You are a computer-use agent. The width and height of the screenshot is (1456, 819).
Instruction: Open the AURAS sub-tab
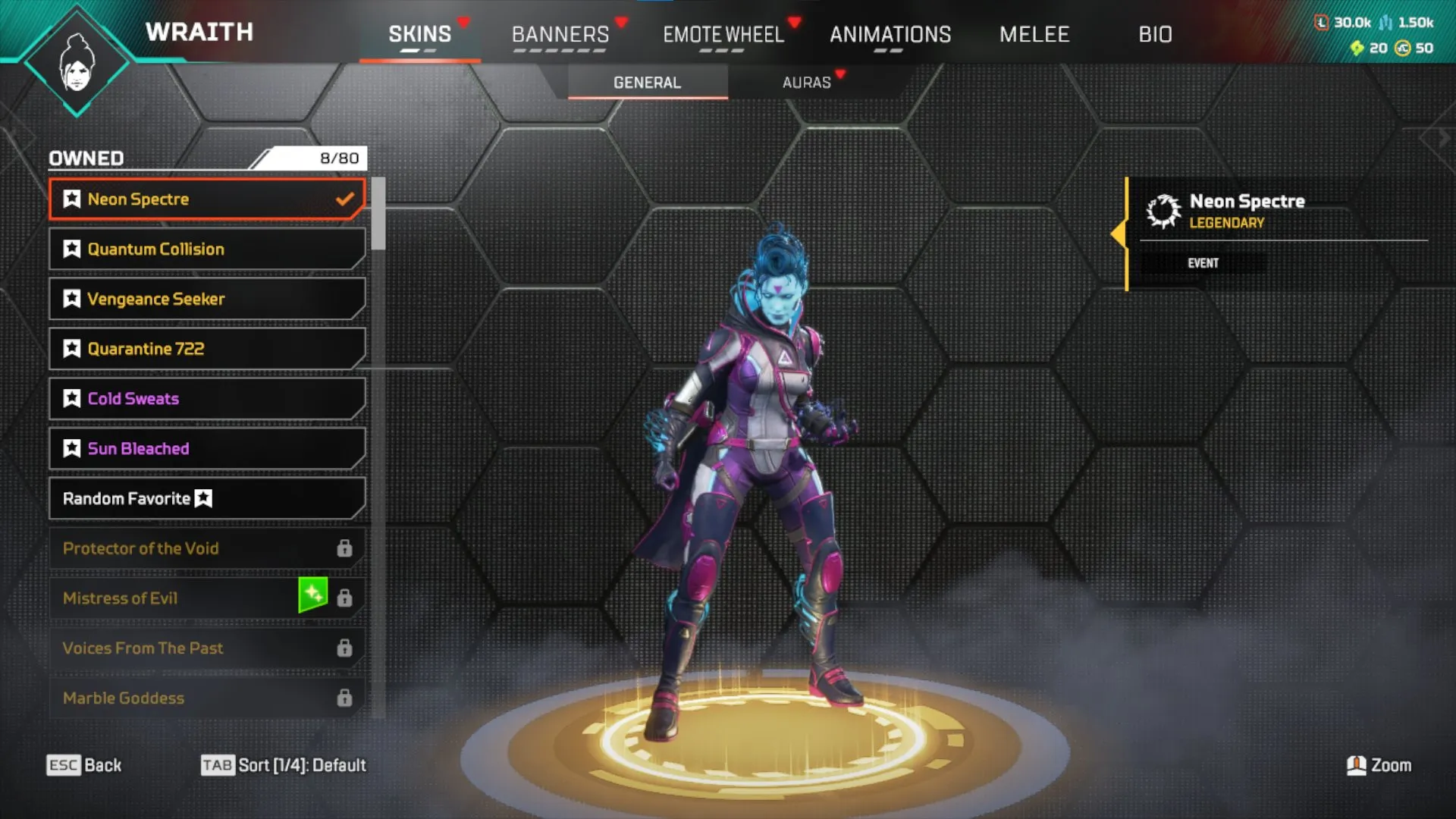point(807,83)
